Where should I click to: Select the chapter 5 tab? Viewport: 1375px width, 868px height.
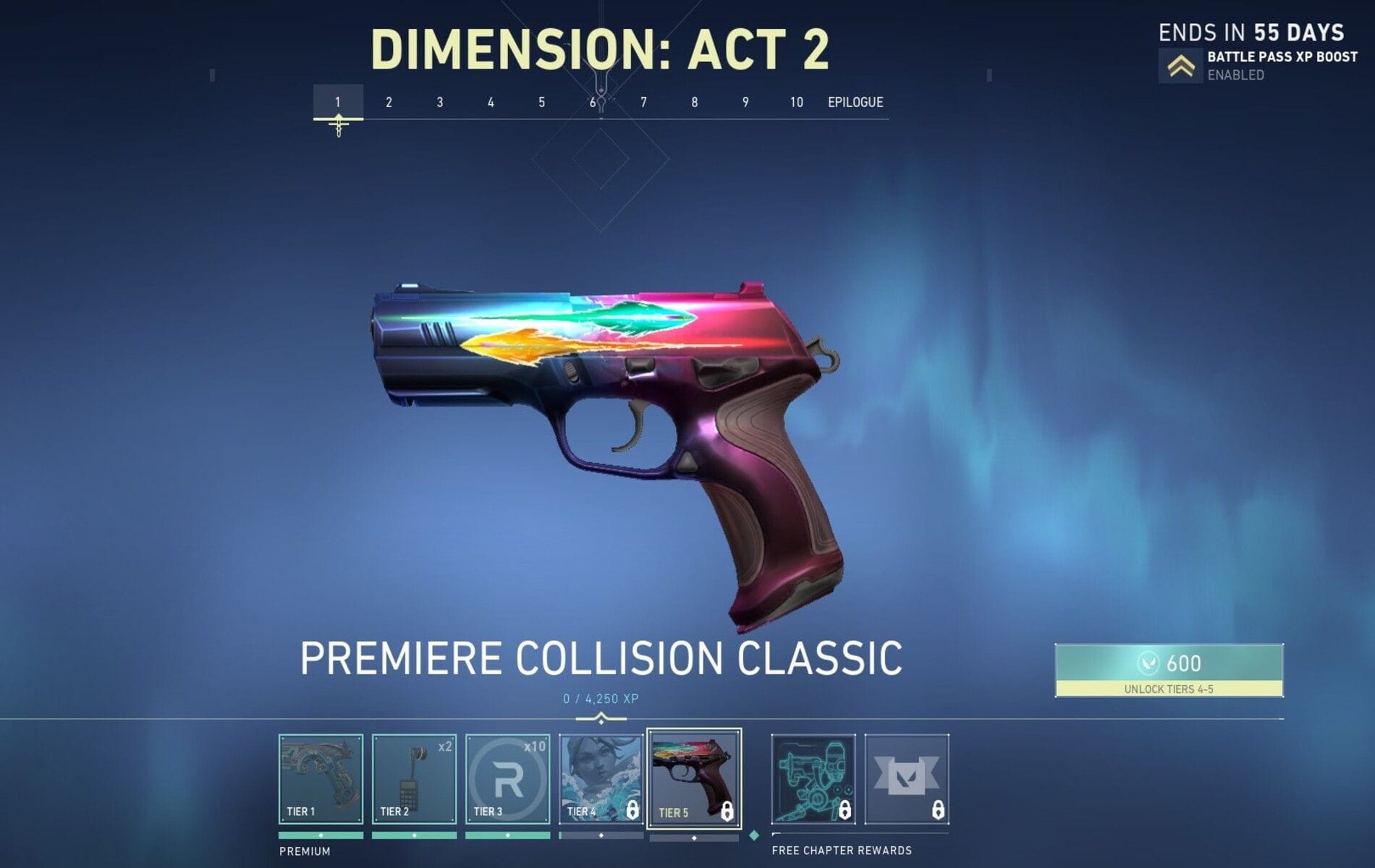point(541,102)
